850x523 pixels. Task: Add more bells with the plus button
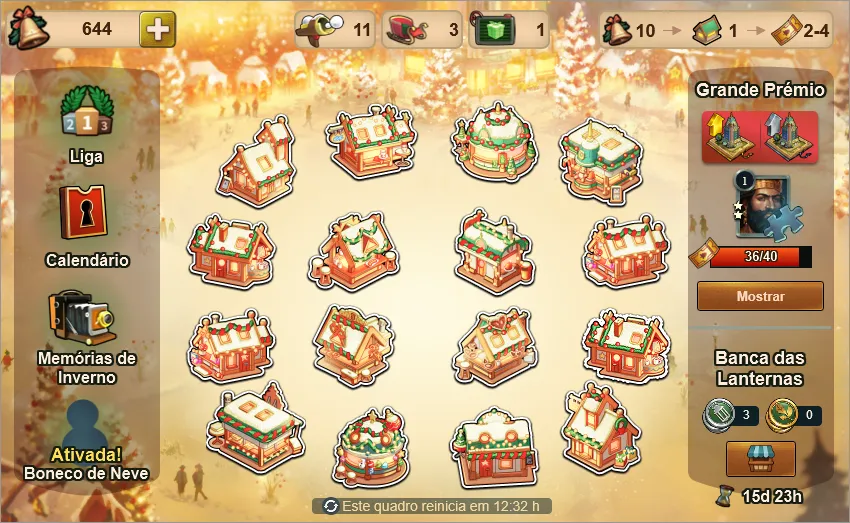click(x=157, y=29)
